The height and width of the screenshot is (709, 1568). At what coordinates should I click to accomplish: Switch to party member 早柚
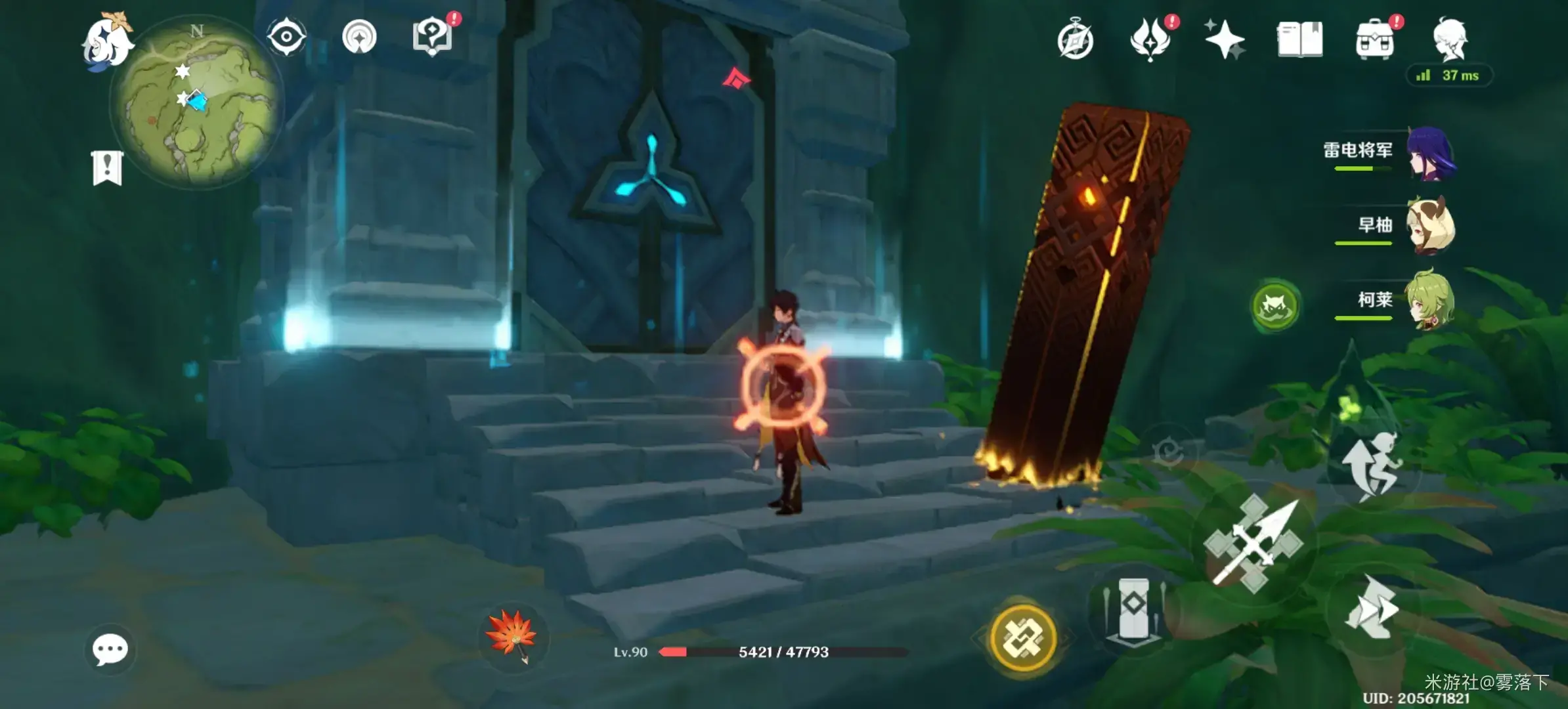[1430, 227]
